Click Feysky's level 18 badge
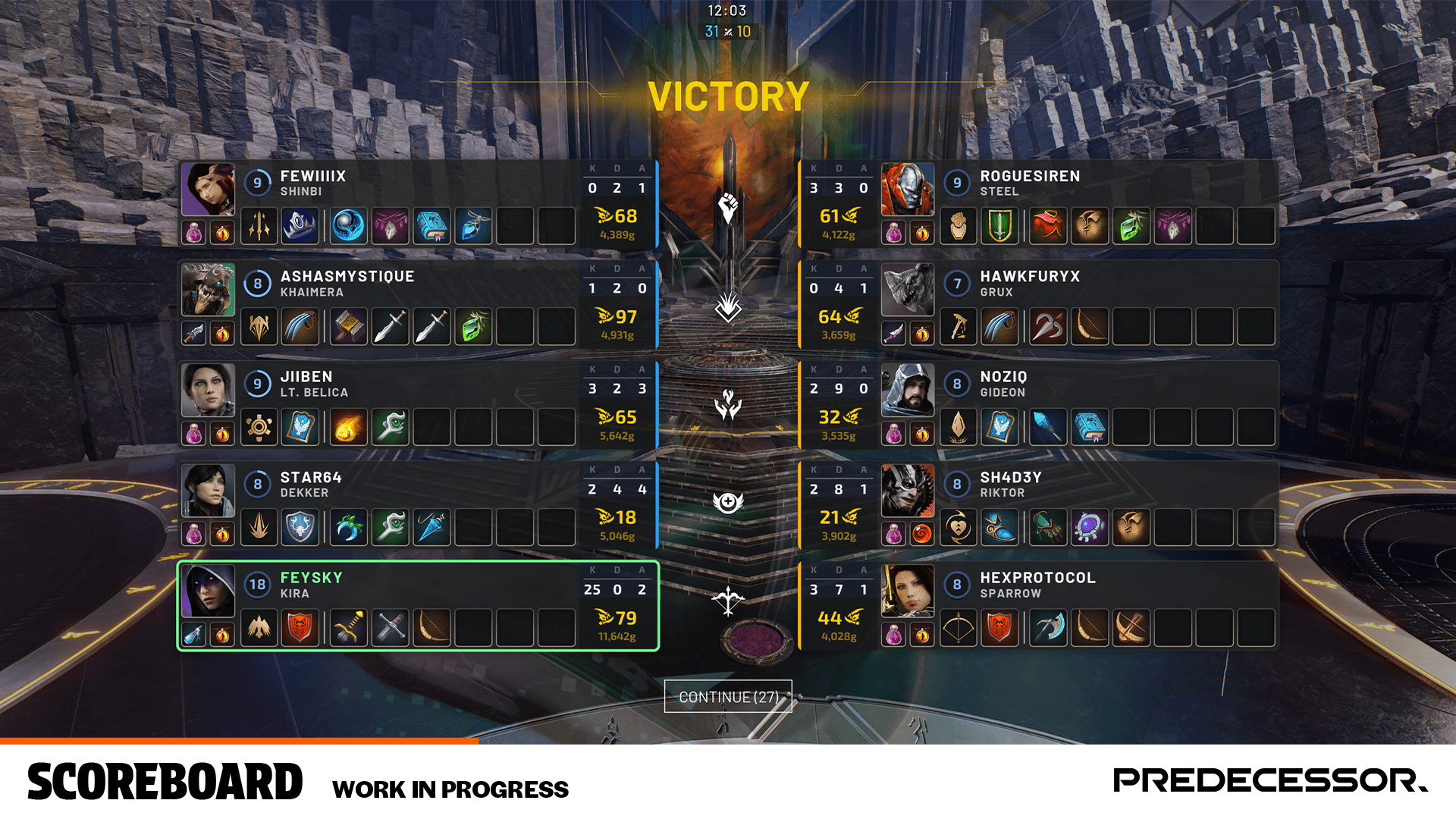Image resolution: width=1456 pixels, height=819 pixels. pos(259,585)
